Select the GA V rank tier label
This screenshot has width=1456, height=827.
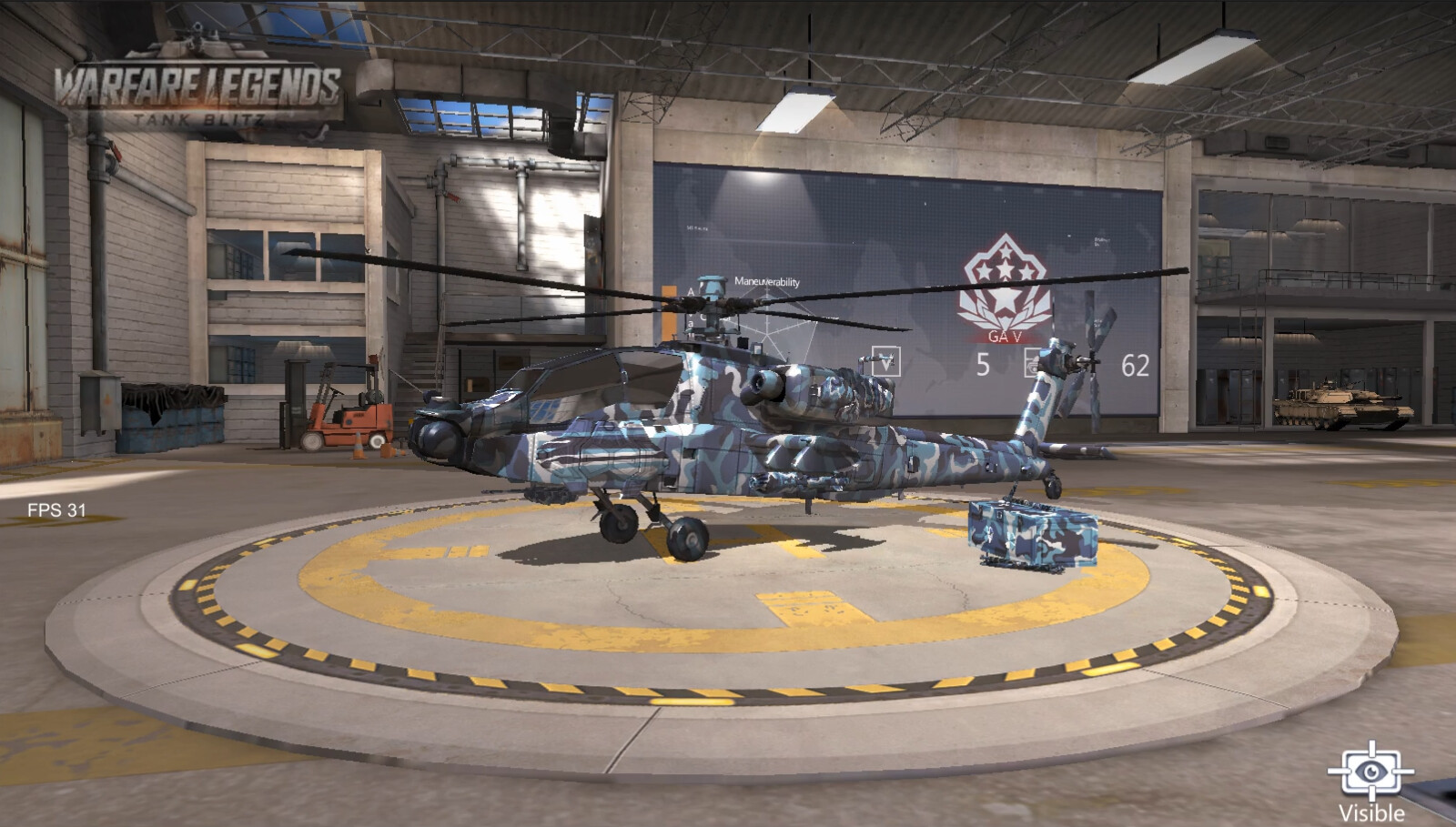click(x=1005, y=336)
